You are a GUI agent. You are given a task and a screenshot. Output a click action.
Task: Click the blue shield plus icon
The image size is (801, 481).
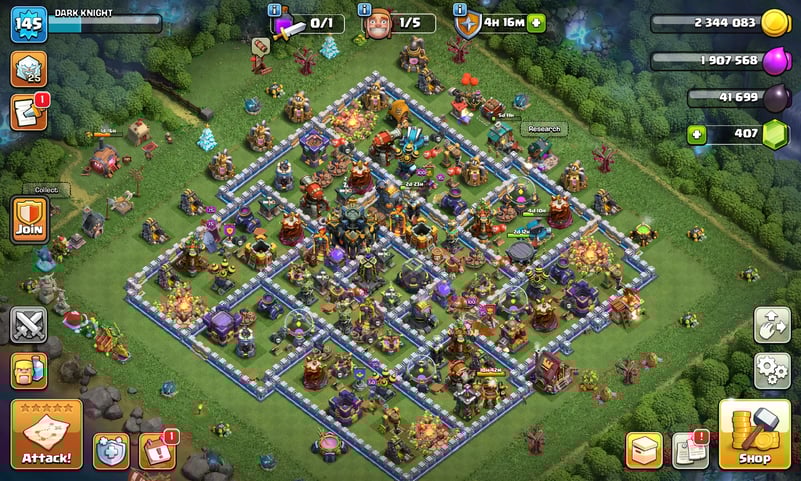pos(110,451)
